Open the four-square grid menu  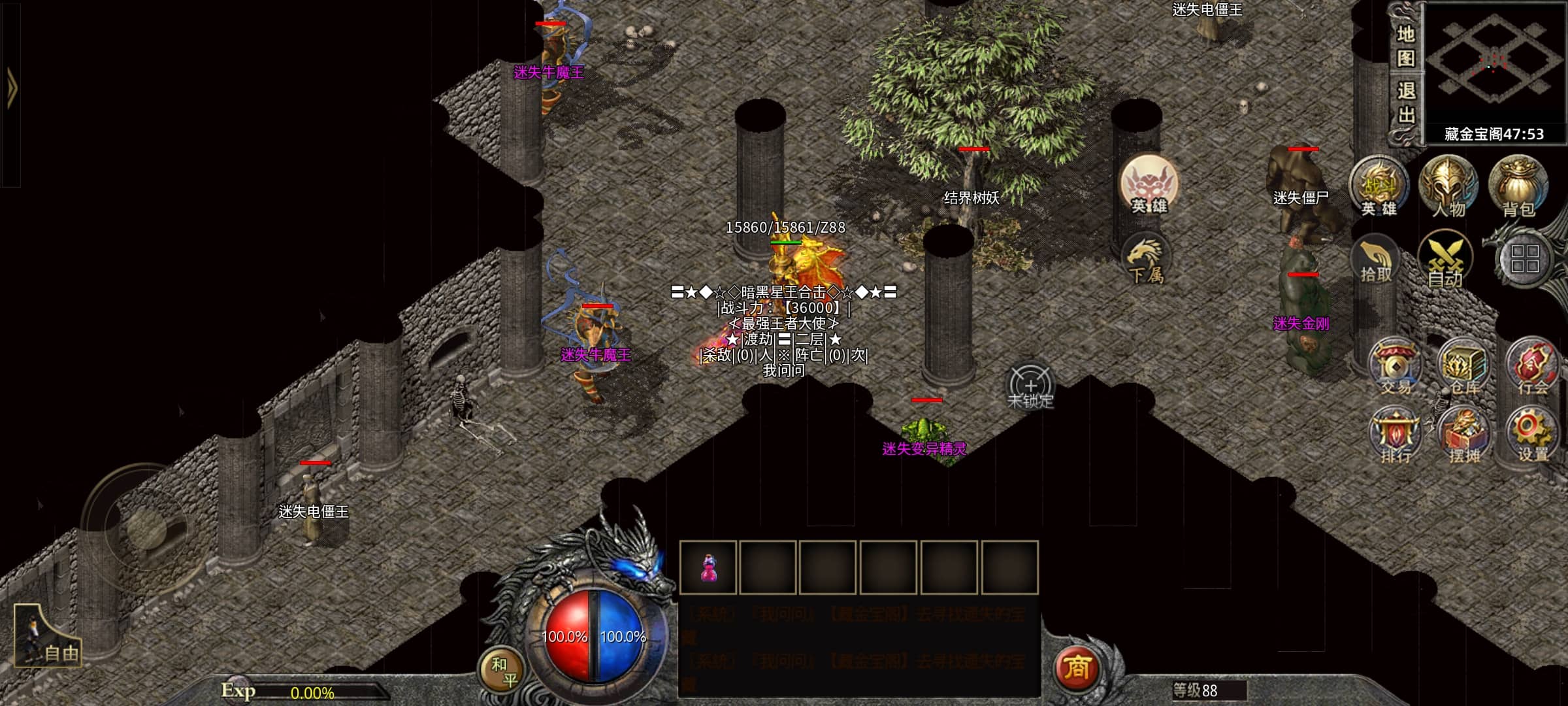click(x=1525, y=259)
